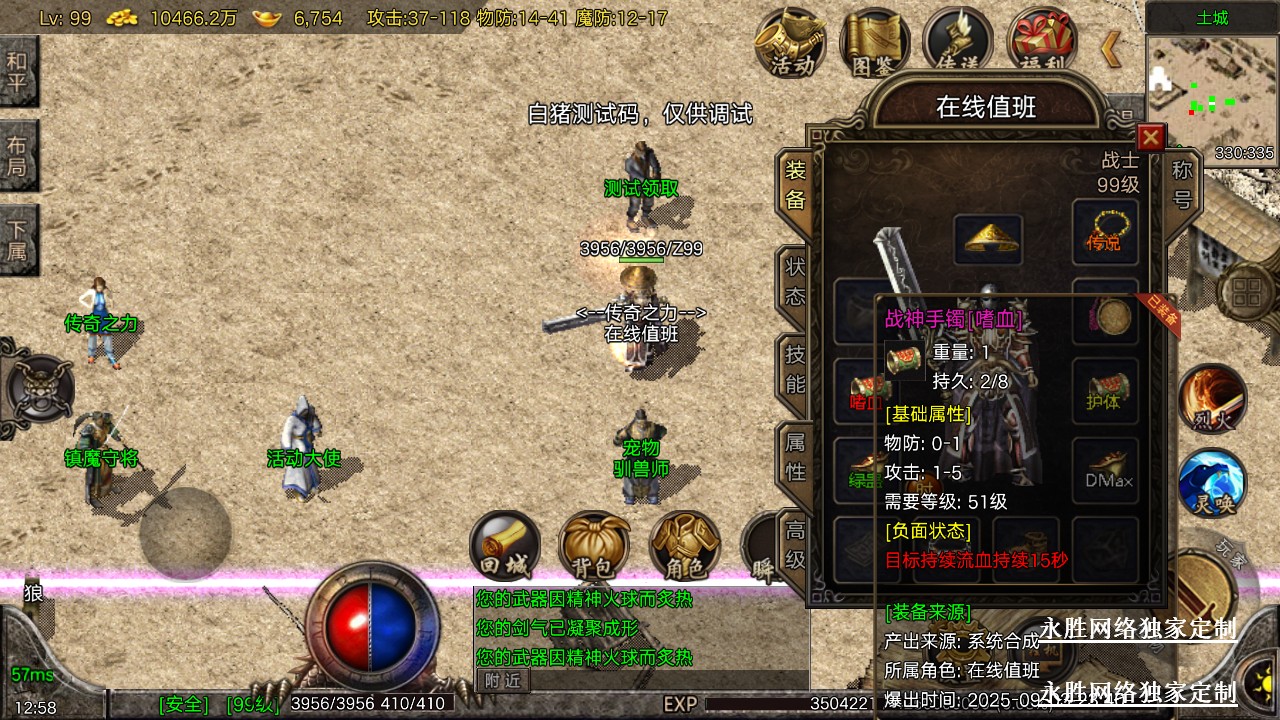Open the 福利 gift box rewards
Viewport: 1280px width, 720px height.
(x=1041, y=42)
